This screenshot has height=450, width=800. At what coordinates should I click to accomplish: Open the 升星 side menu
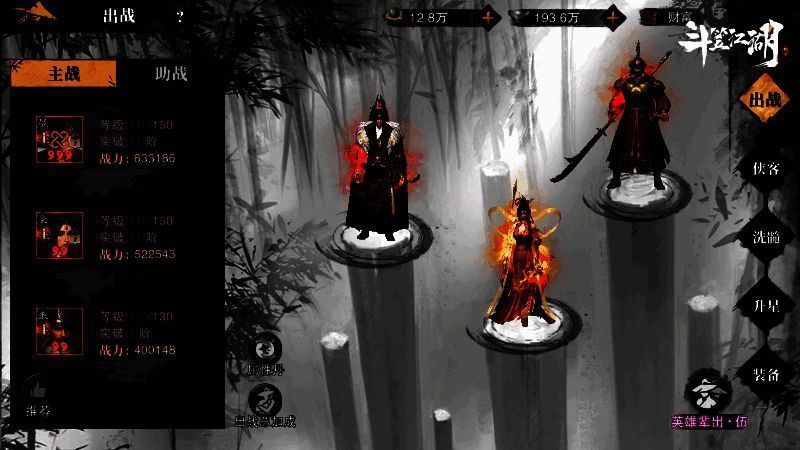[x=765, y=306]
